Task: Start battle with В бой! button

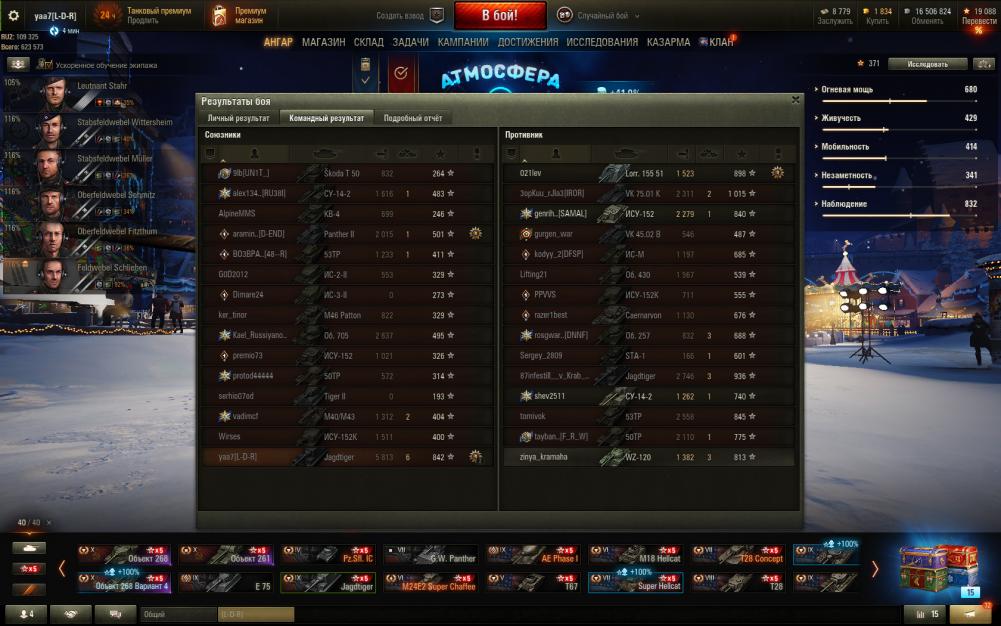Action: [500, 16]
